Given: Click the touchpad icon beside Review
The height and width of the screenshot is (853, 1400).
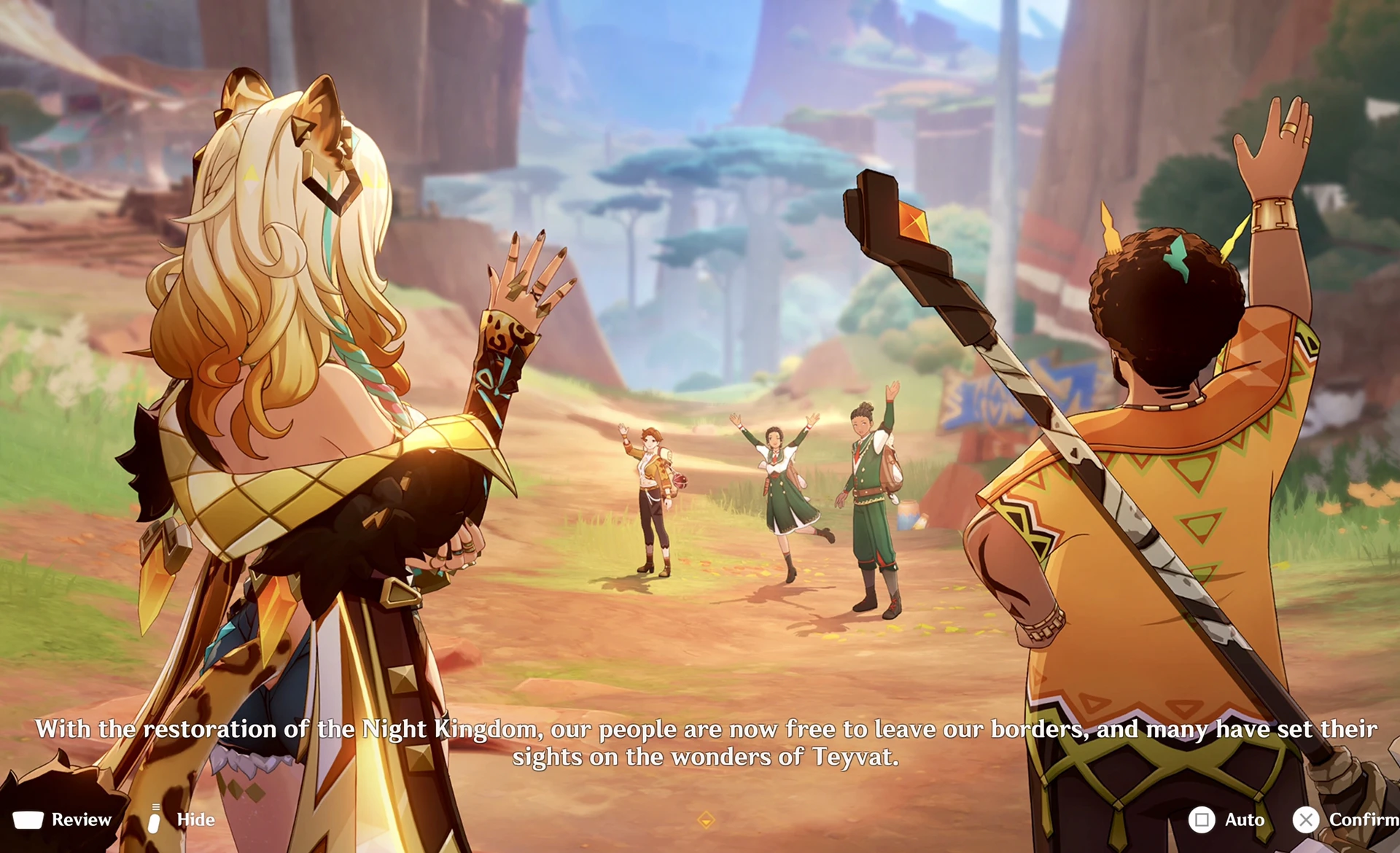Looking at the screenshot, I should [28, 819].
